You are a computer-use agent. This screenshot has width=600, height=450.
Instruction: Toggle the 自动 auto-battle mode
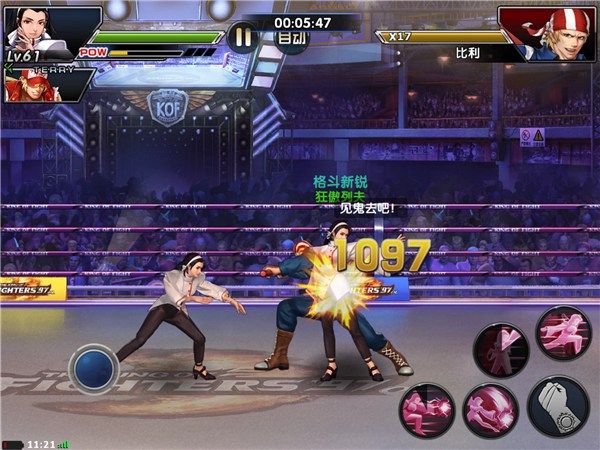click(291, 38)
